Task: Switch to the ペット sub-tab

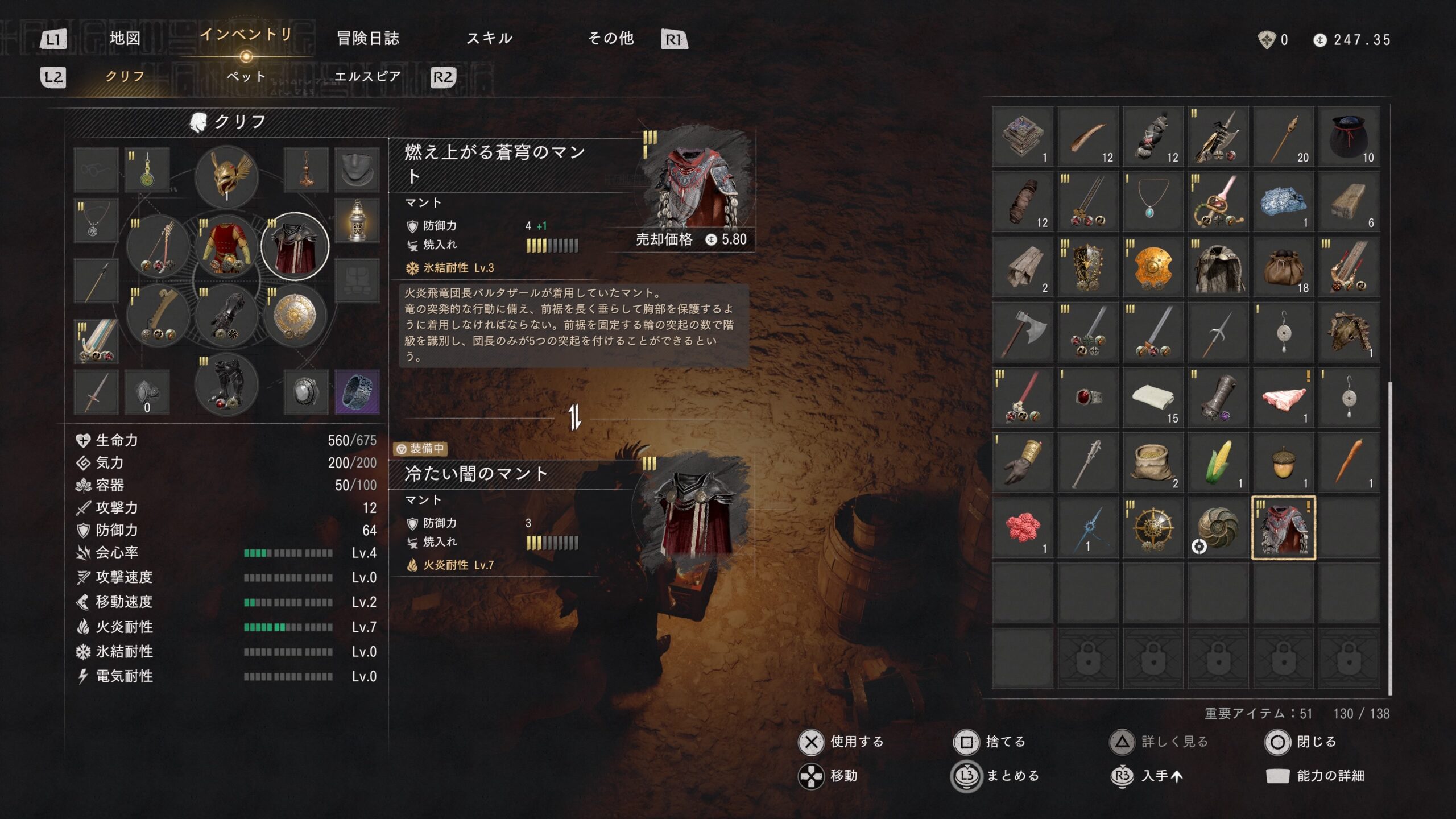Action: (x=246, y=76)
